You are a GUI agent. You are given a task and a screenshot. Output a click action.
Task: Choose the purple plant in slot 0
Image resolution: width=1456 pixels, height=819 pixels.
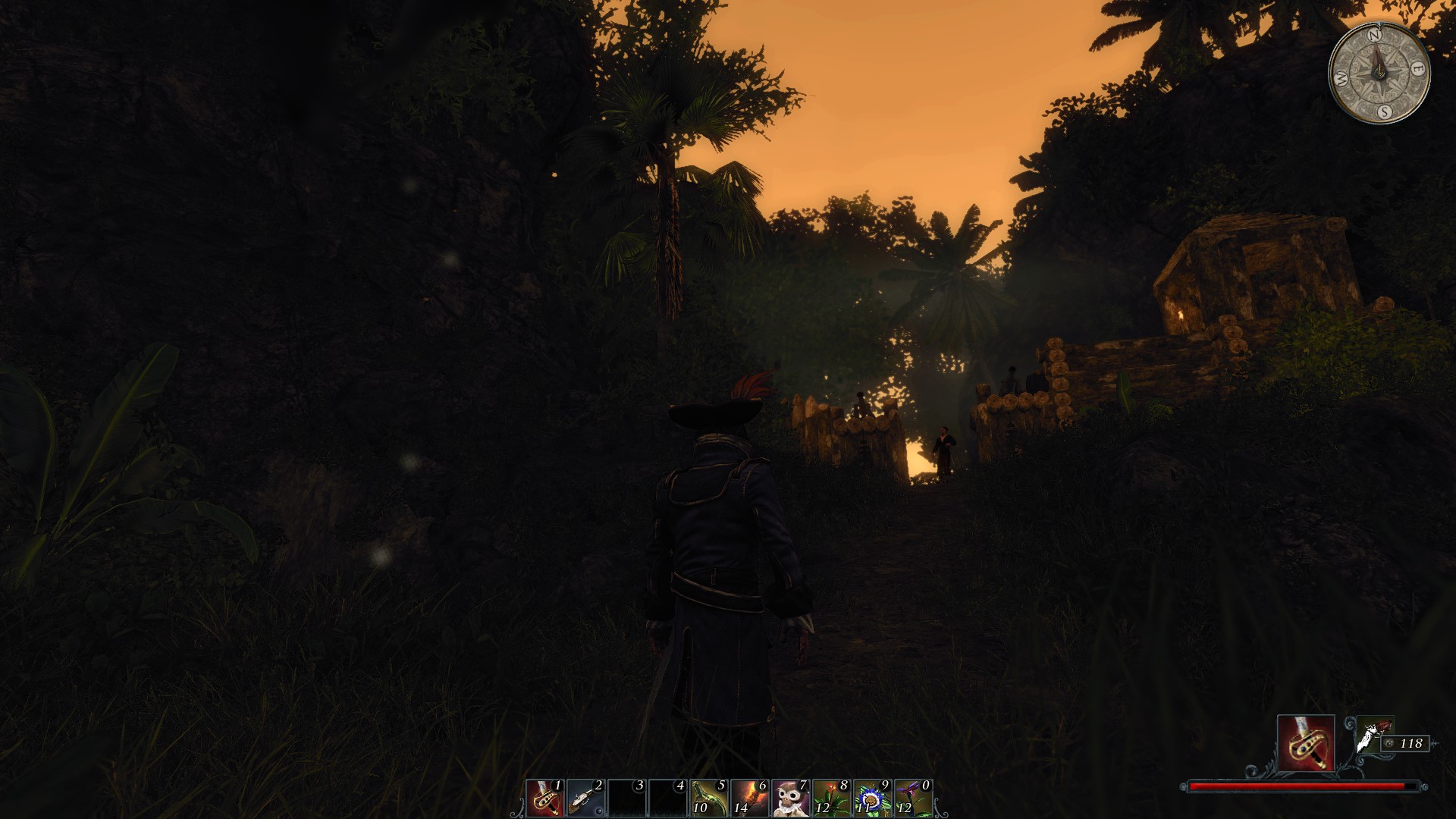[913, 798]
